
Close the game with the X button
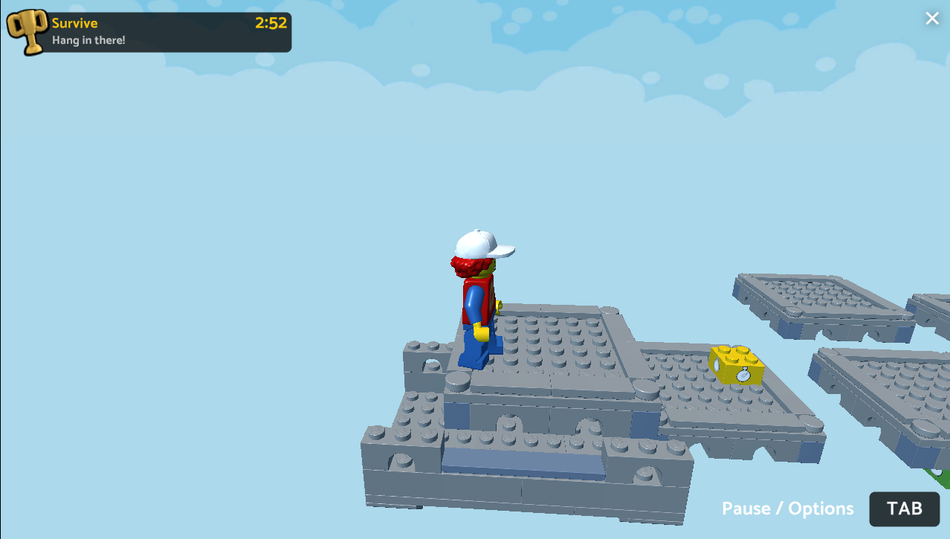tap(932, 18)
